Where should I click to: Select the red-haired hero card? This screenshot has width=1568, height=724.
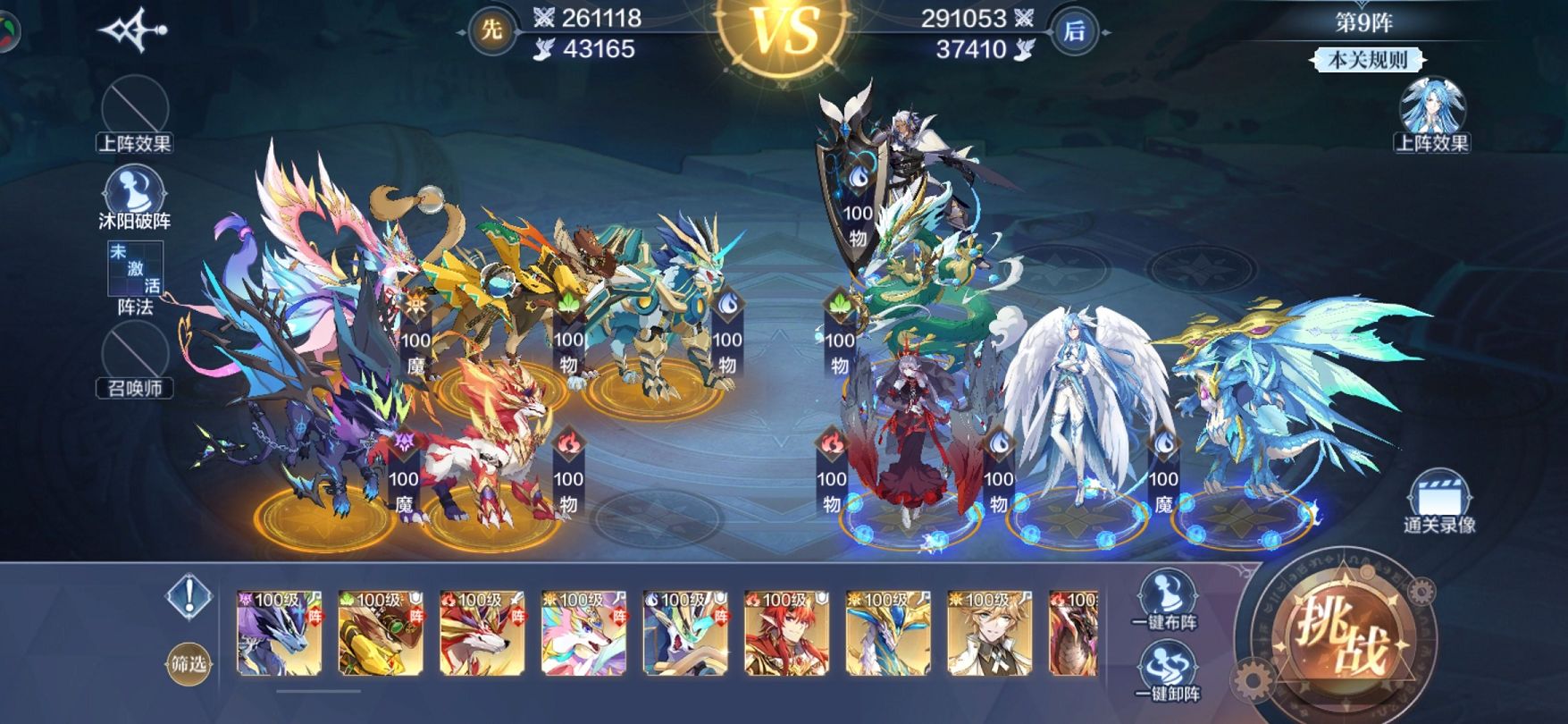tap(787, 633)
